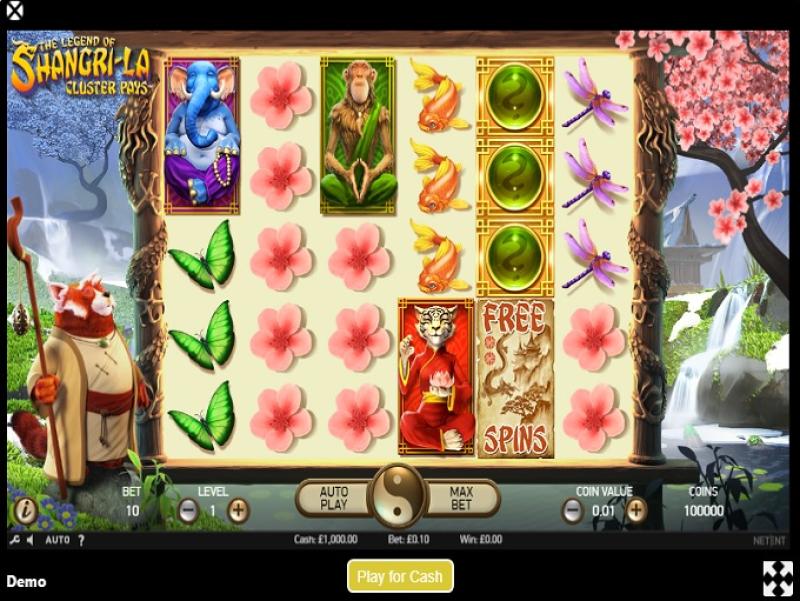Raise the coin value
Viewport: 800px width, 601px height.
636,510
